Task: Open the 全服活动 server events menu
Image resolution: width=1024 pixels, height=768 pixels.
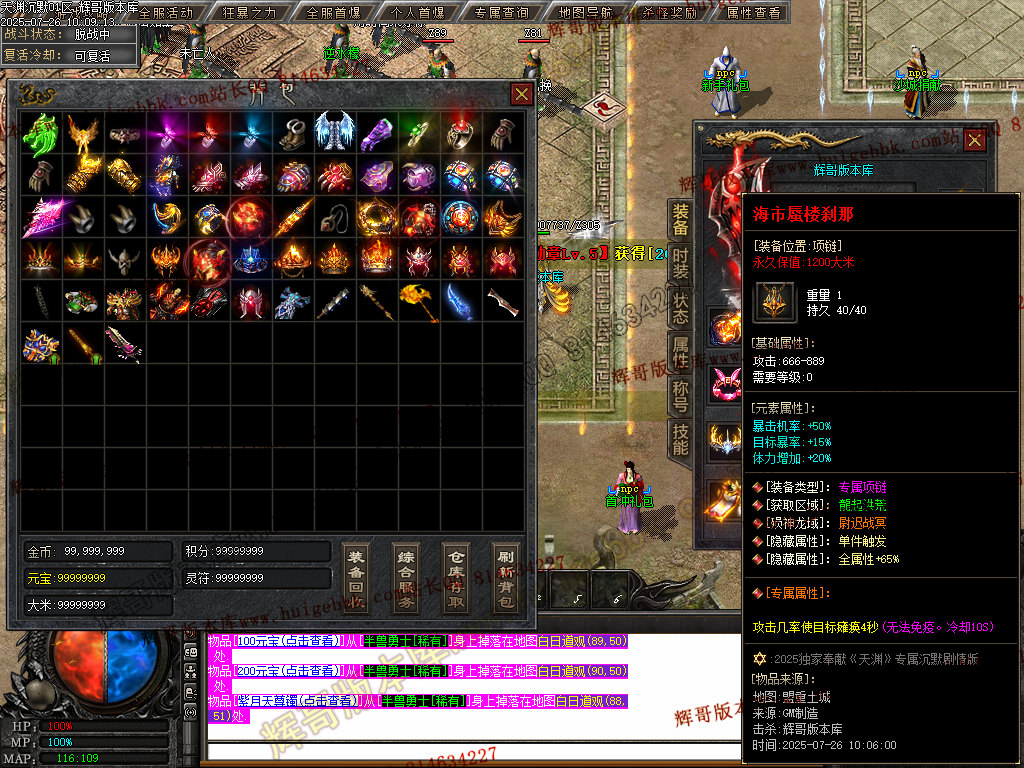Action: click(165, 13)
